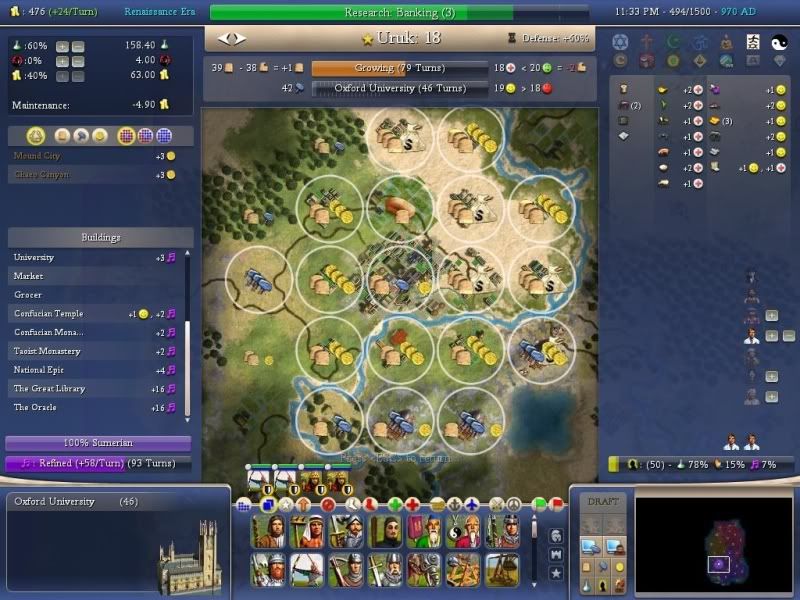Select The Great Library building entry

95,388
